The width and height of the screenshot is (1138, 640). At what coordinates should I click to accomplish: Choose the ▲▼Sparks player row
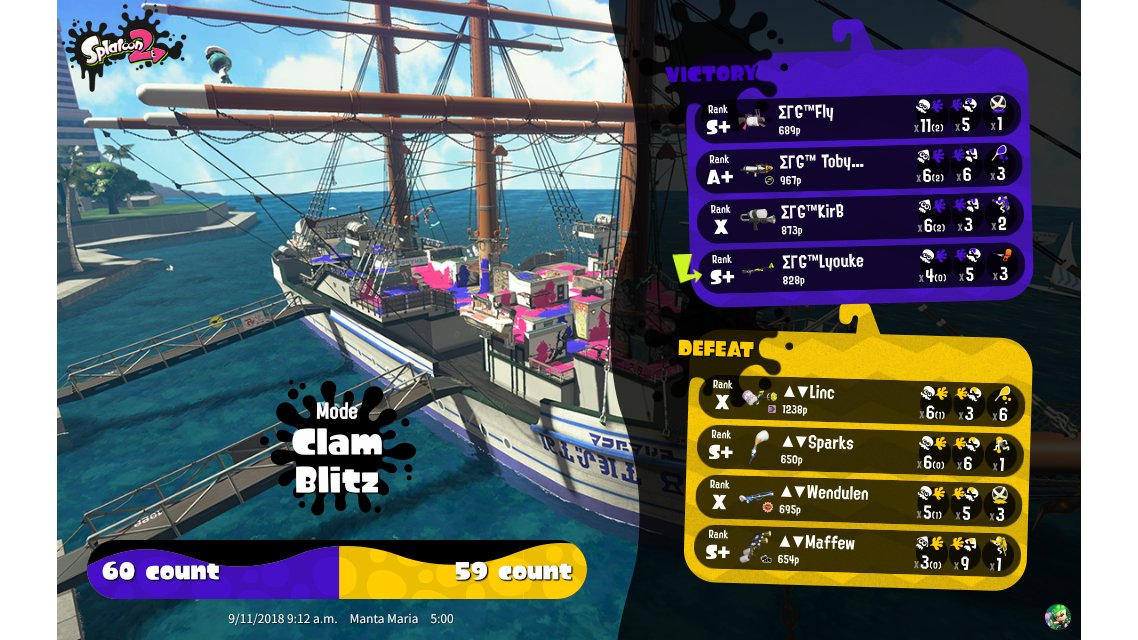click(x=856, y=449)
